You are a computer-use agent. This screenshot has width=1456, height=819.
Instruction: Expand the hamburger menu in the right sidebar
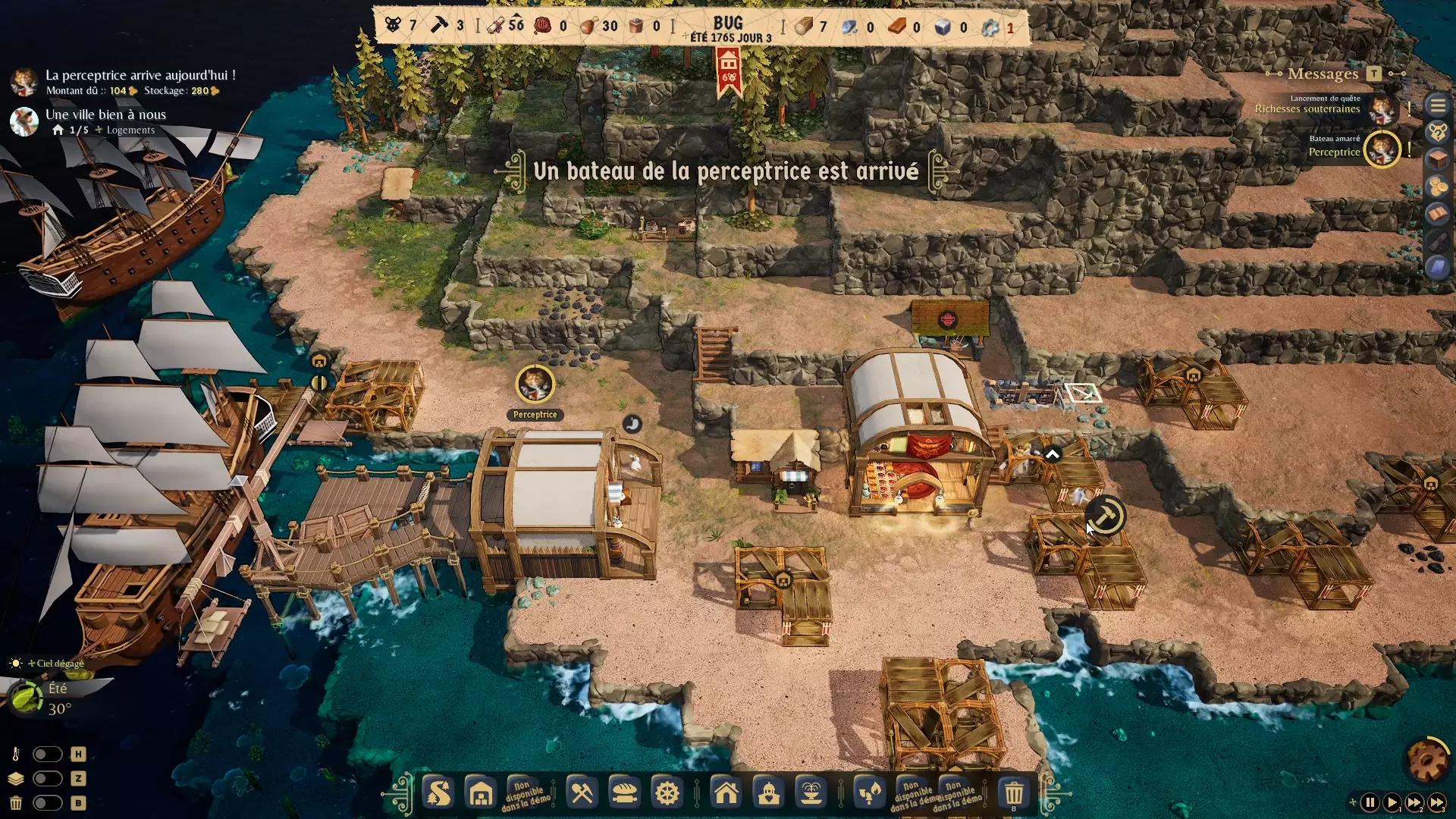1439,105
